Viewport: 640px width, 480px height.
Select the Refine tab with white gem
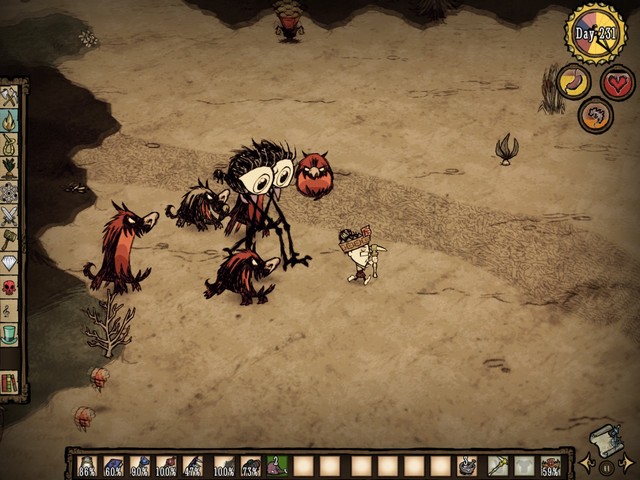tap(10, 263)
